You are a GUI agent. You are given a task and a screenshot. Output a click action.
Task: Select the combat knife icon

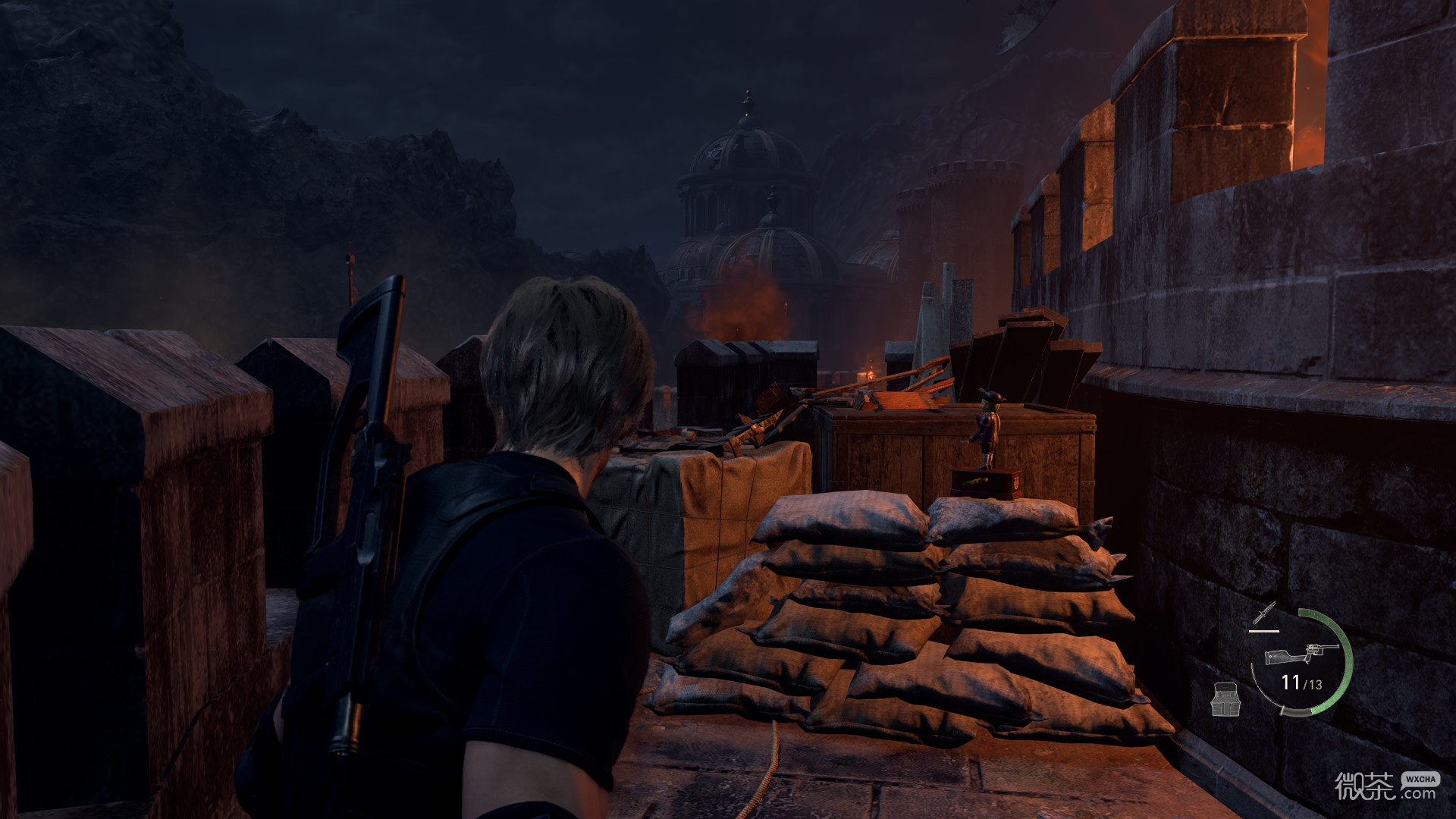(1264, 613)
